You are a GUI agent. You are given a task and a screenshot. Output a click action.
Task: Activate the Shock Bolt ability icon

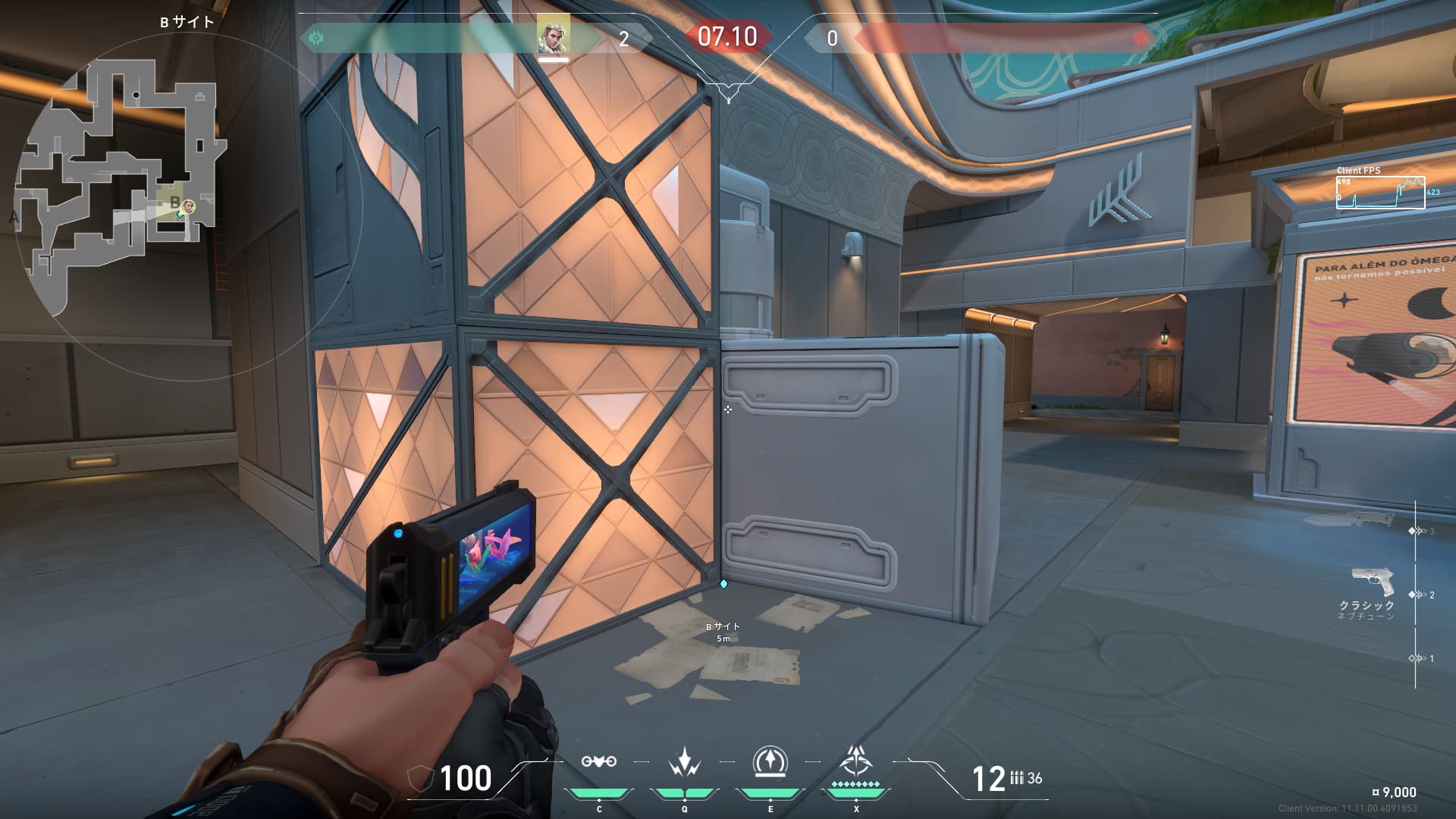(684, 761)
